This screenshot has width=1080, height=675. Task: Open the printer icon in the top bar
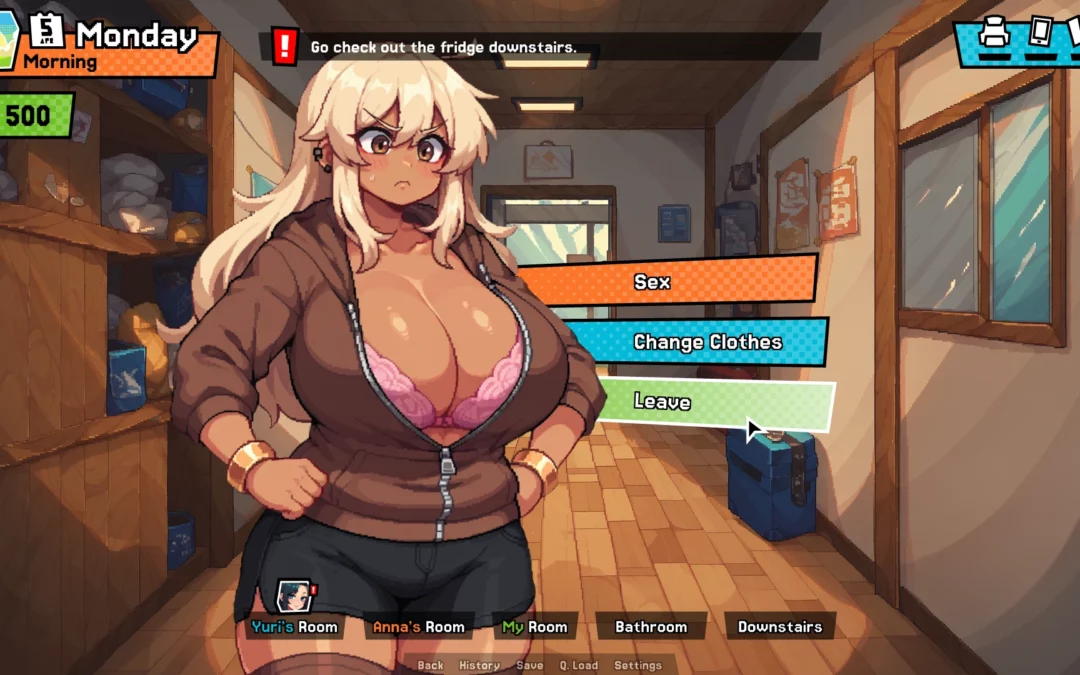[x=994, y=32]
